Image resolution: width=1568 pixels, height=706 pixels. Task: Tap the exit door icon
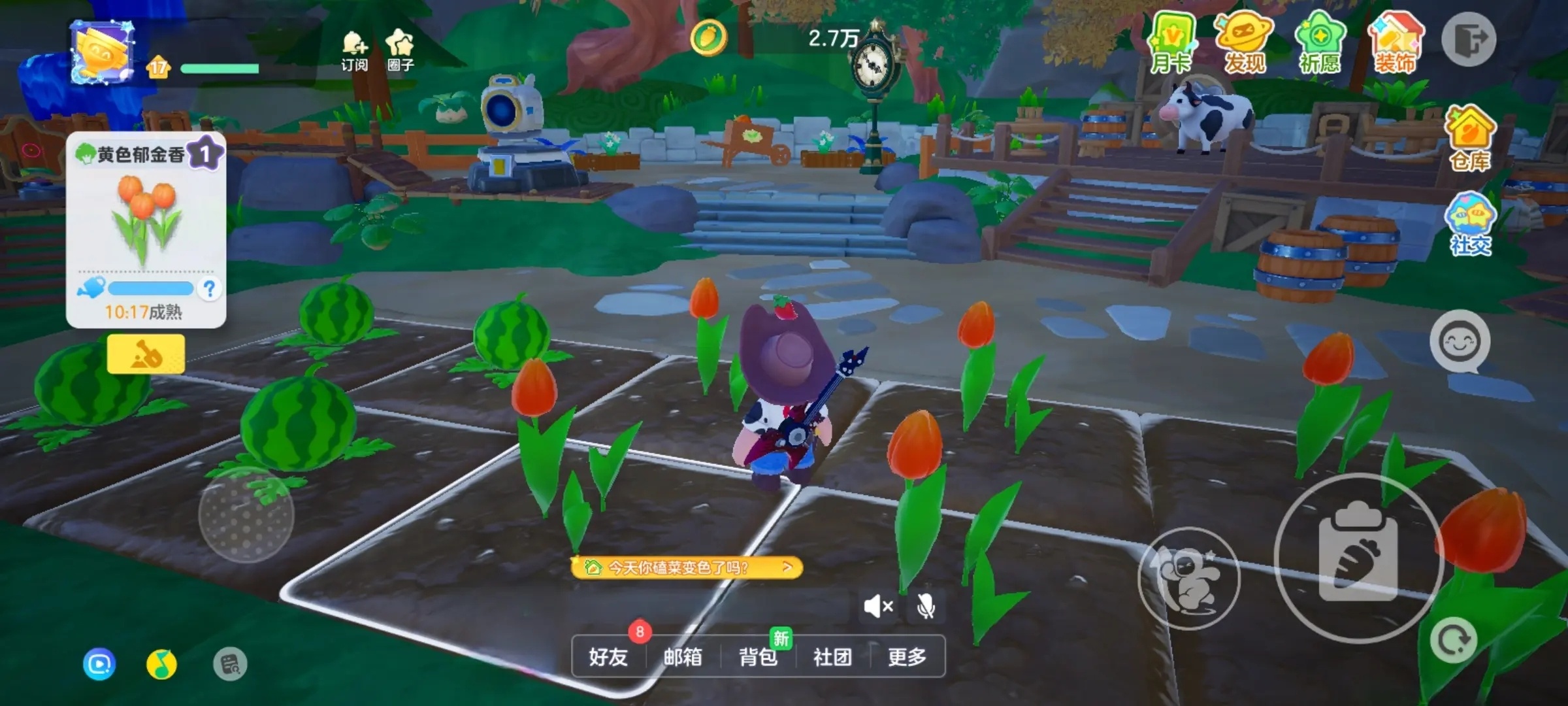point(1468,40)
